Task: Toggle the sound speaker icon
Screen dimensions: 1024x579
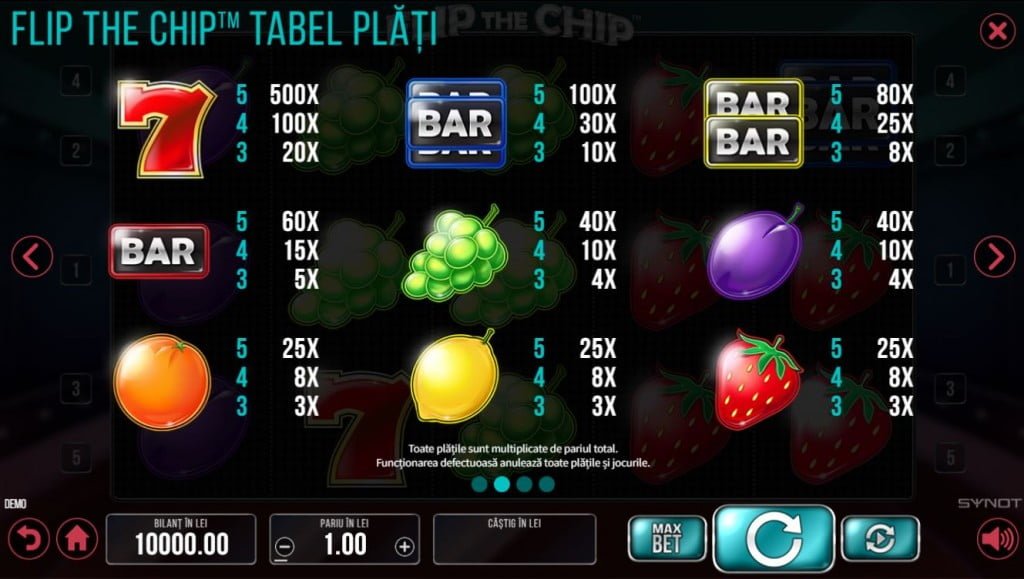Action: click(x=997, y=540)
